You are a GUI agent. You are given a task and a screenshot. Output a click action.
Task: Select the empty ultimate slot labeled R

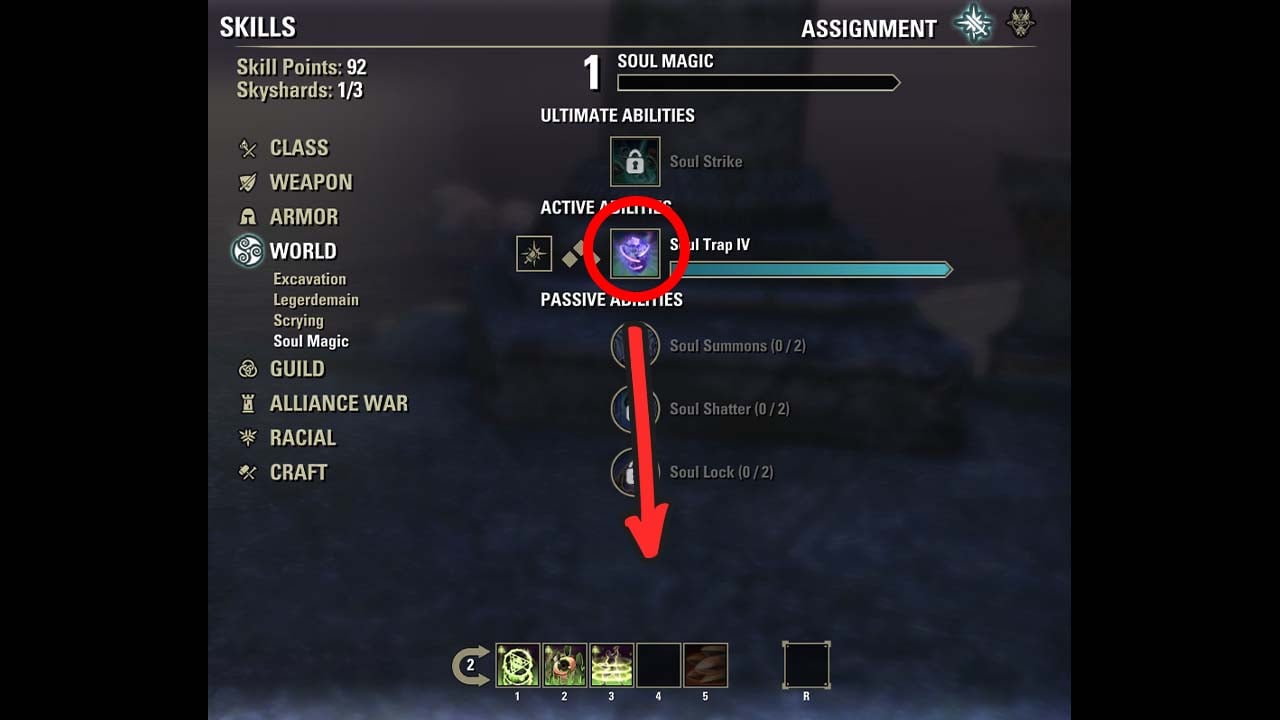click(806, 665)
